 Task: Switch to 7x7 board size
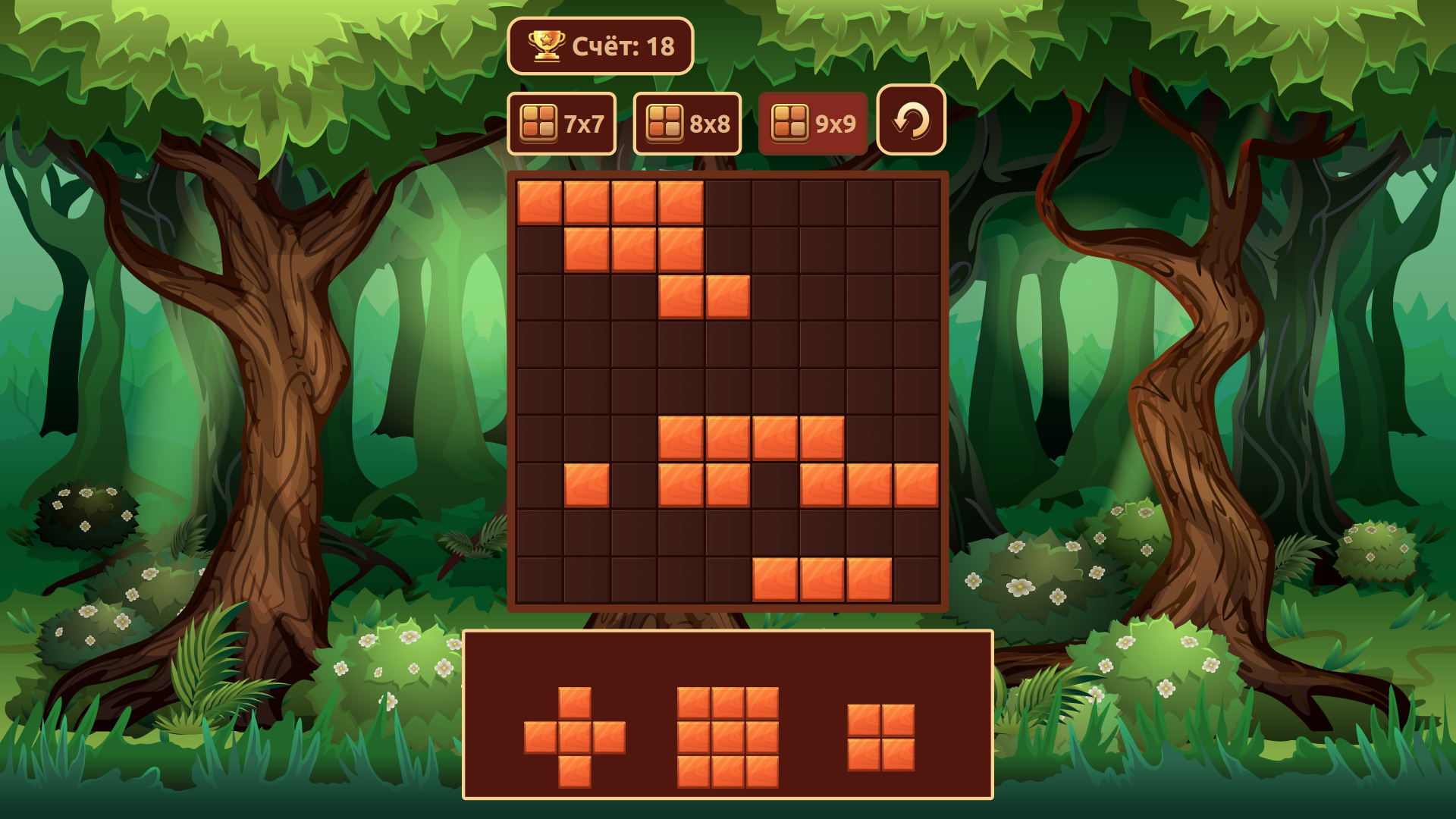click(x=563, y=121)
